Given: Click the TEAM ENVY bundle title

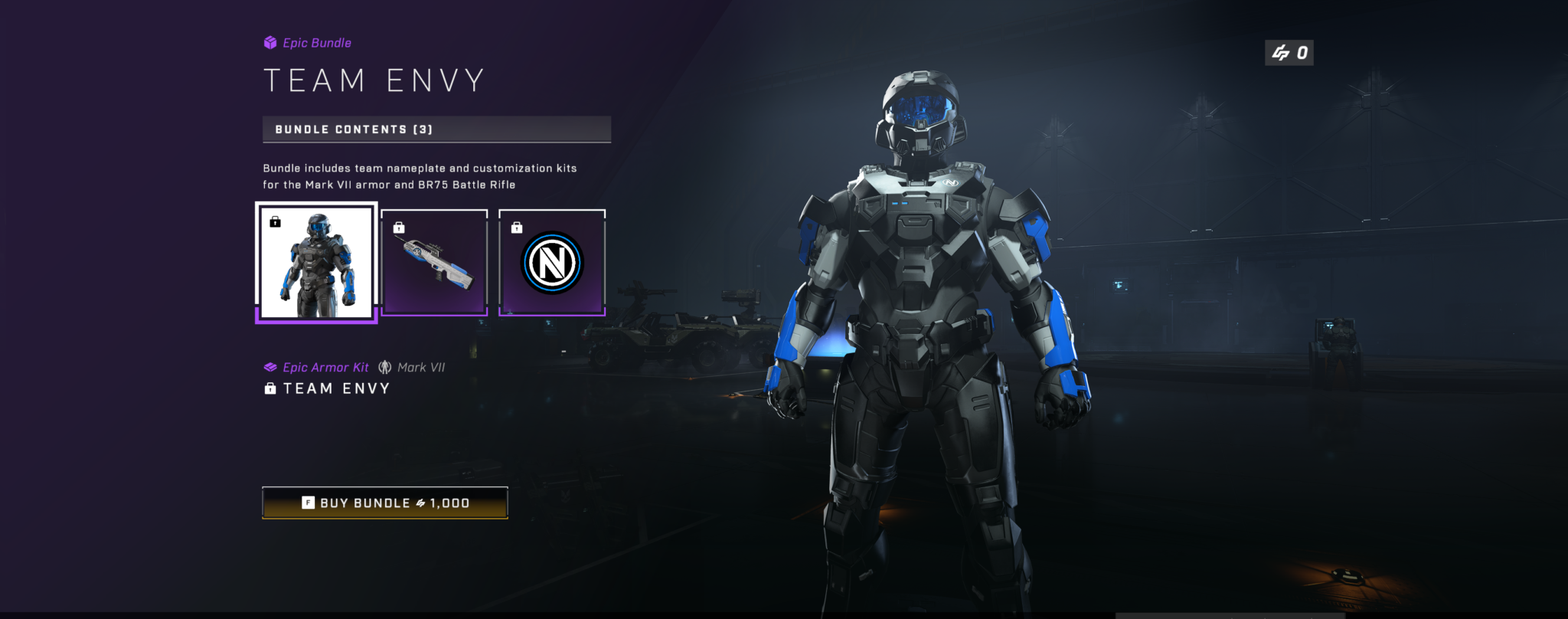Looking at the screenshot, I should 373,79.
